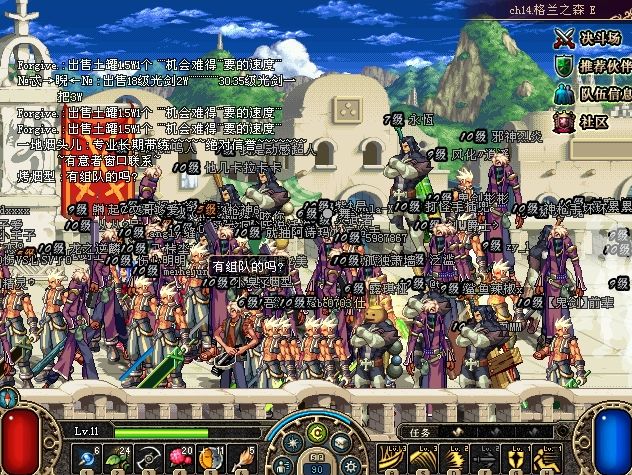Show the 队伍信息 party info panel

pos(589,94)
